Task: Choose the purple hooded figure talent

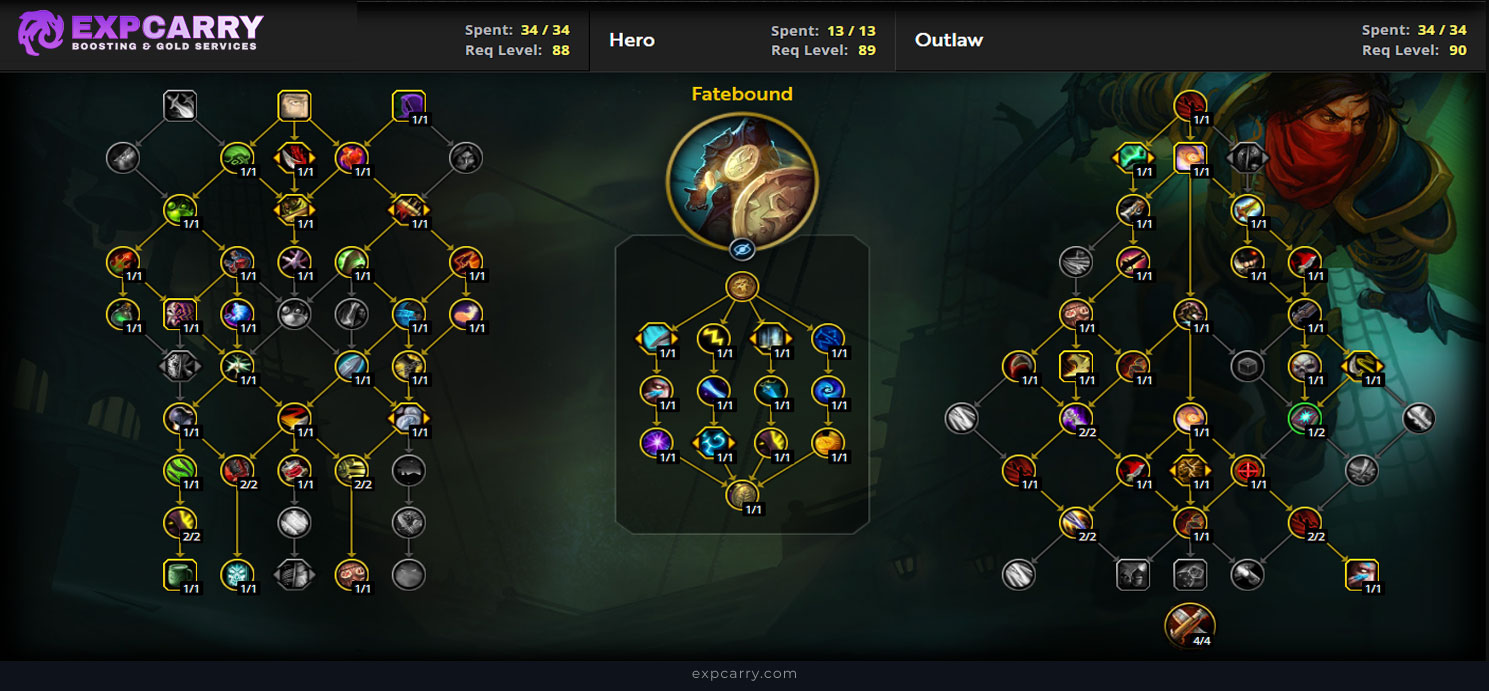Action: pos(408,105)
